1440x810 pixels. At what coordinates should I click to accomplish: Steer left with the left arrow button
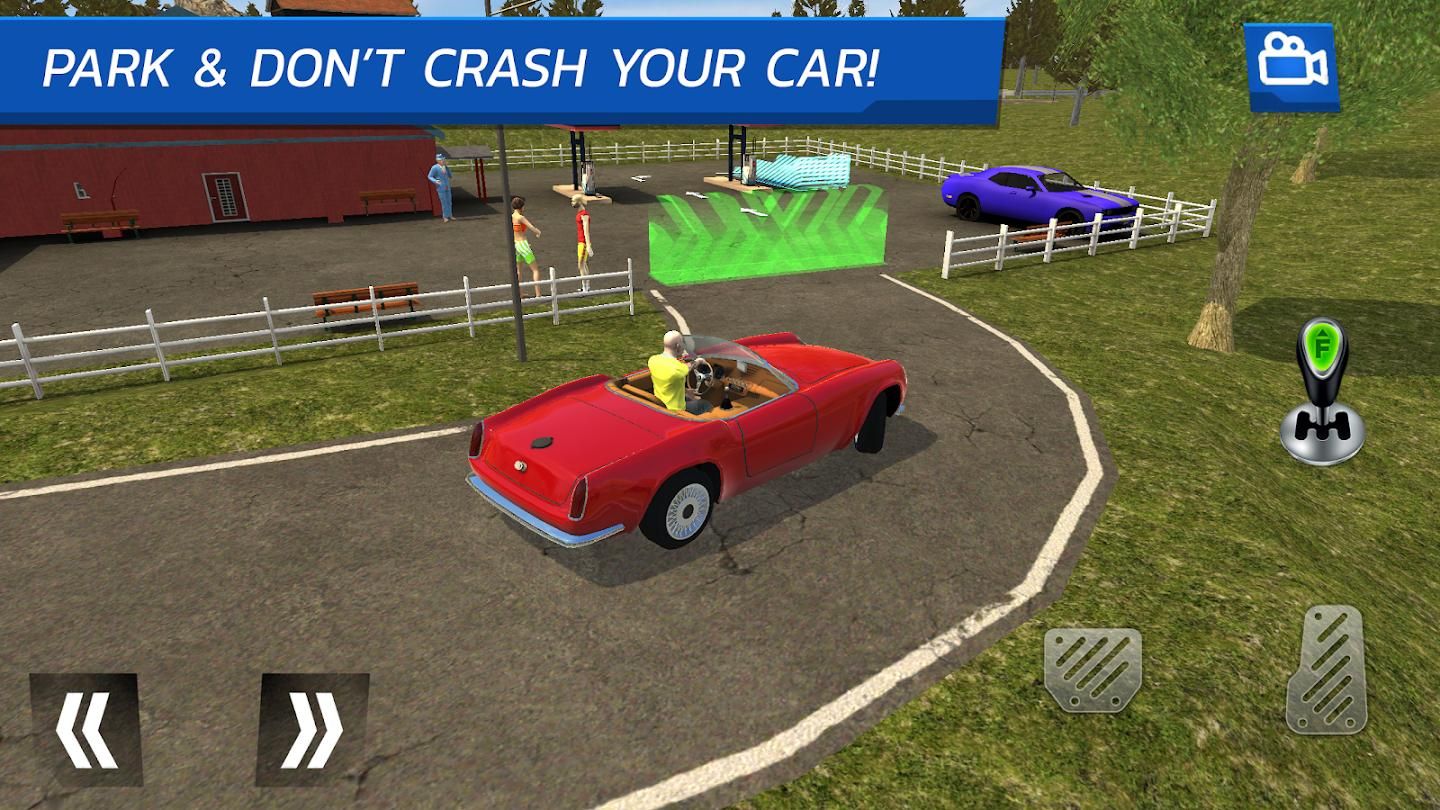[86, 729]
